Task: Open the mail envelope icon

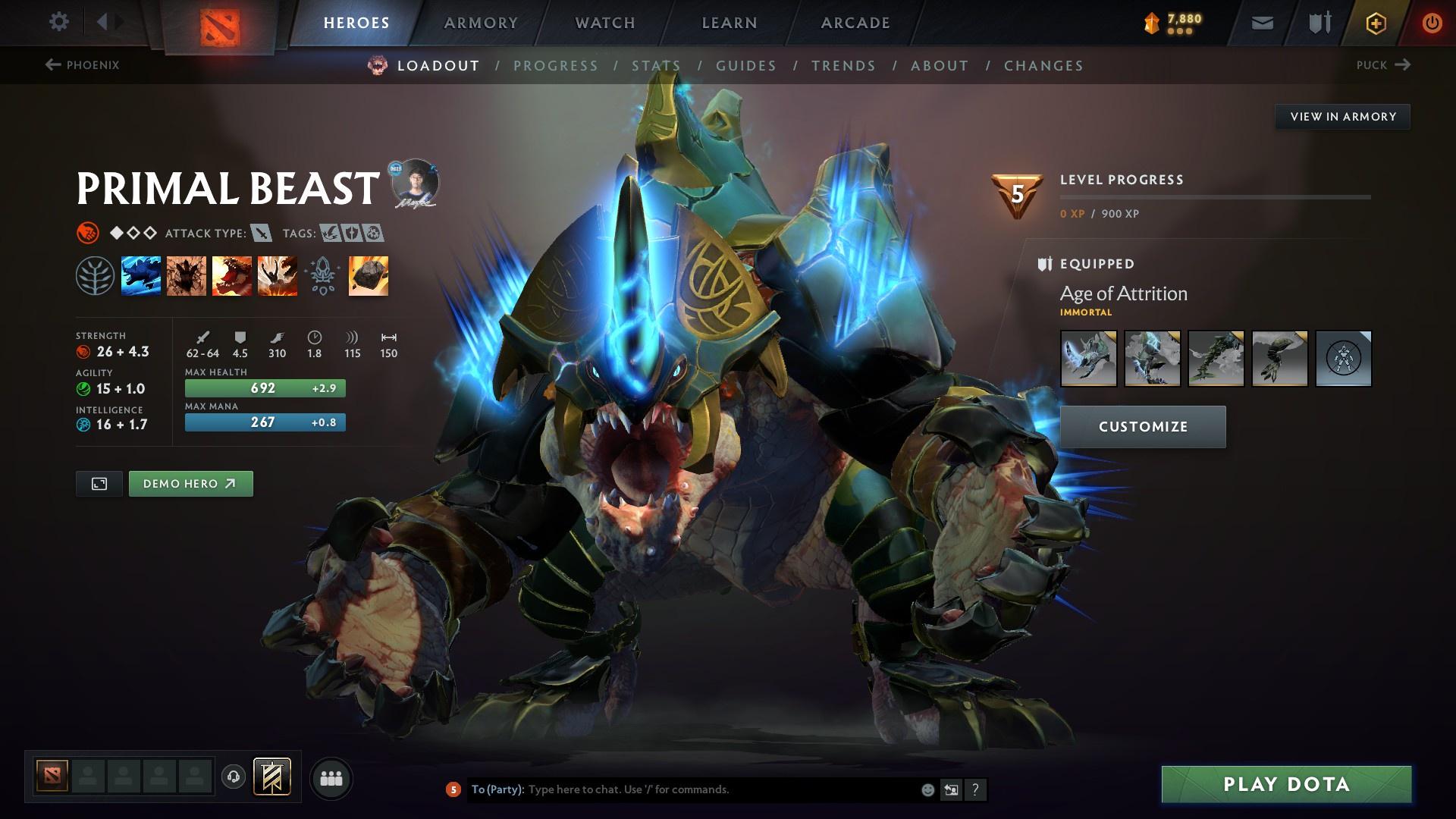Action: pos(1262,23)
